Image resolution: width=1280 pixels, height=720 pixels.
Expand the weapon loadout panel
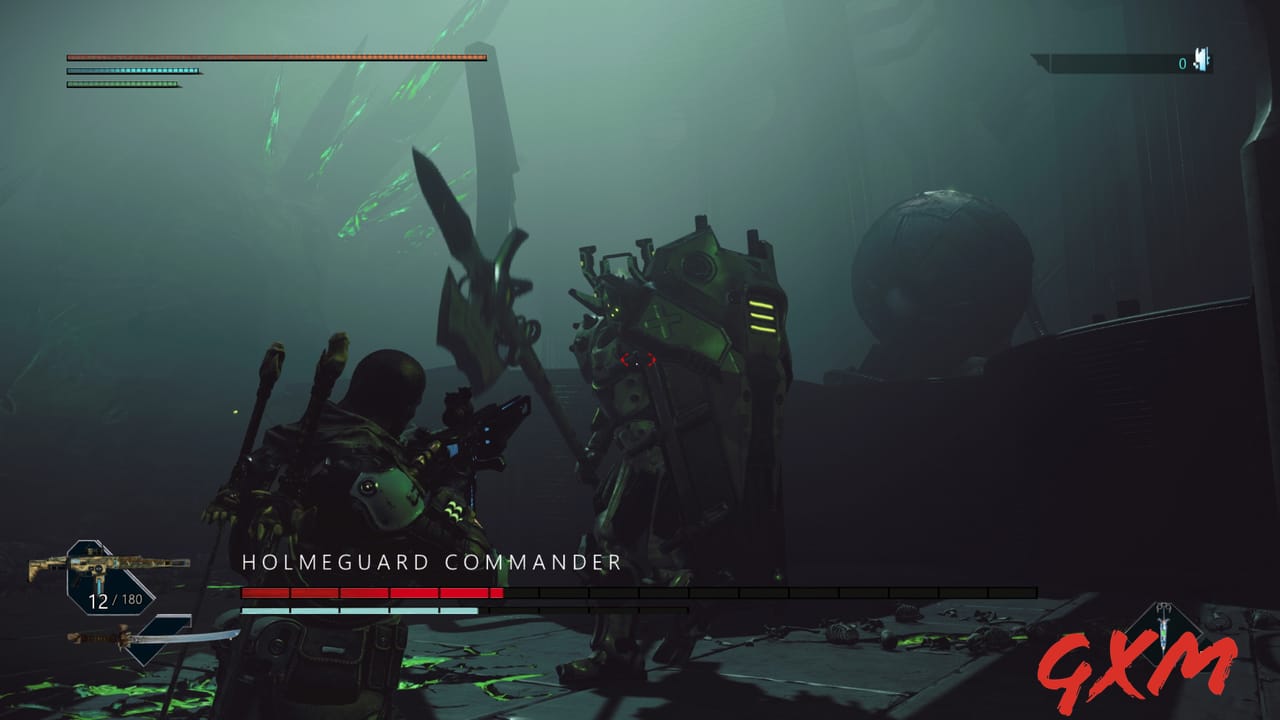[x=95, y=565]
